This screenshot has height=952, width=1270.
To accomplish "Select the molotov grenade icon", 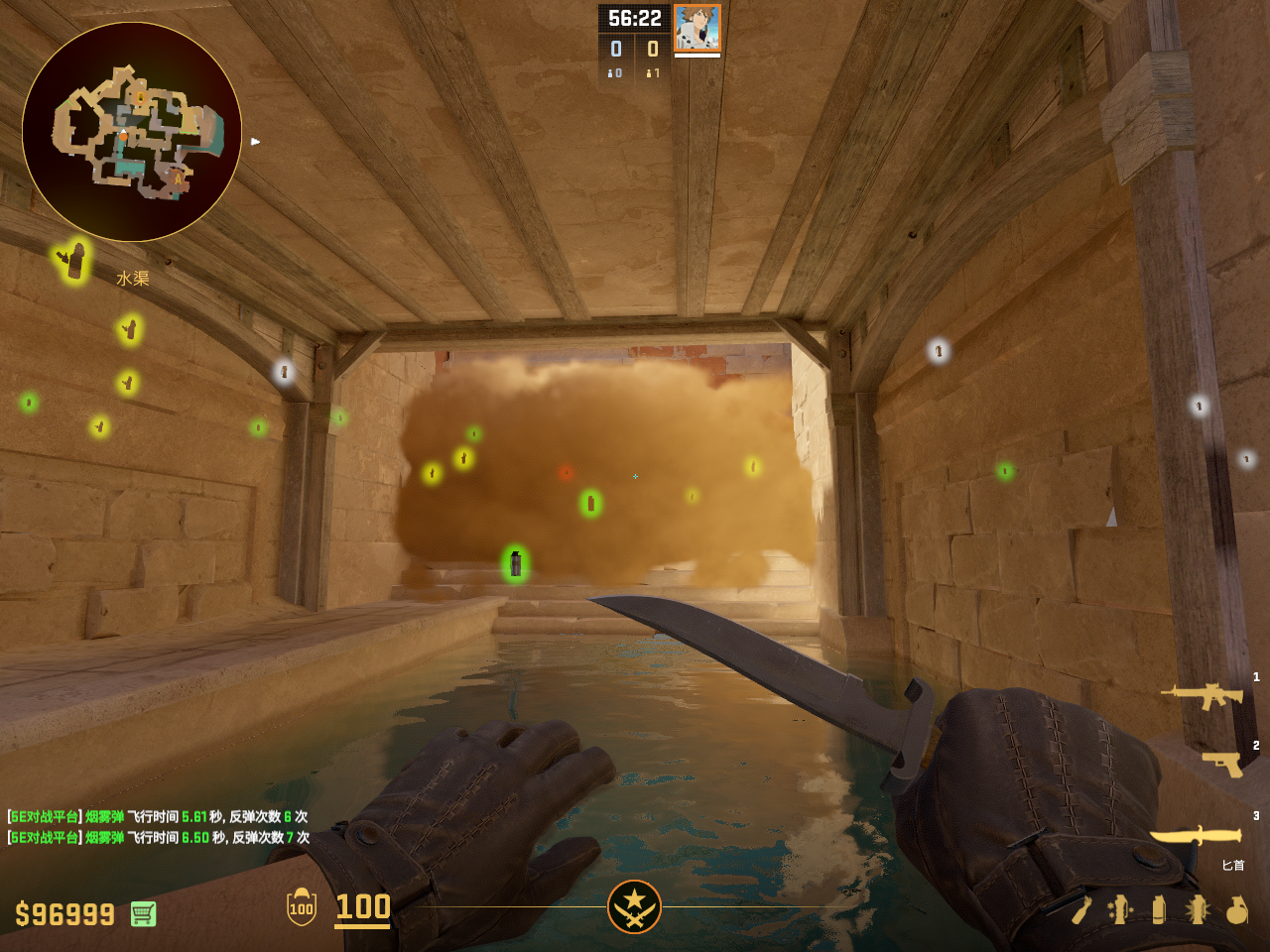I will coord(1081,909).
